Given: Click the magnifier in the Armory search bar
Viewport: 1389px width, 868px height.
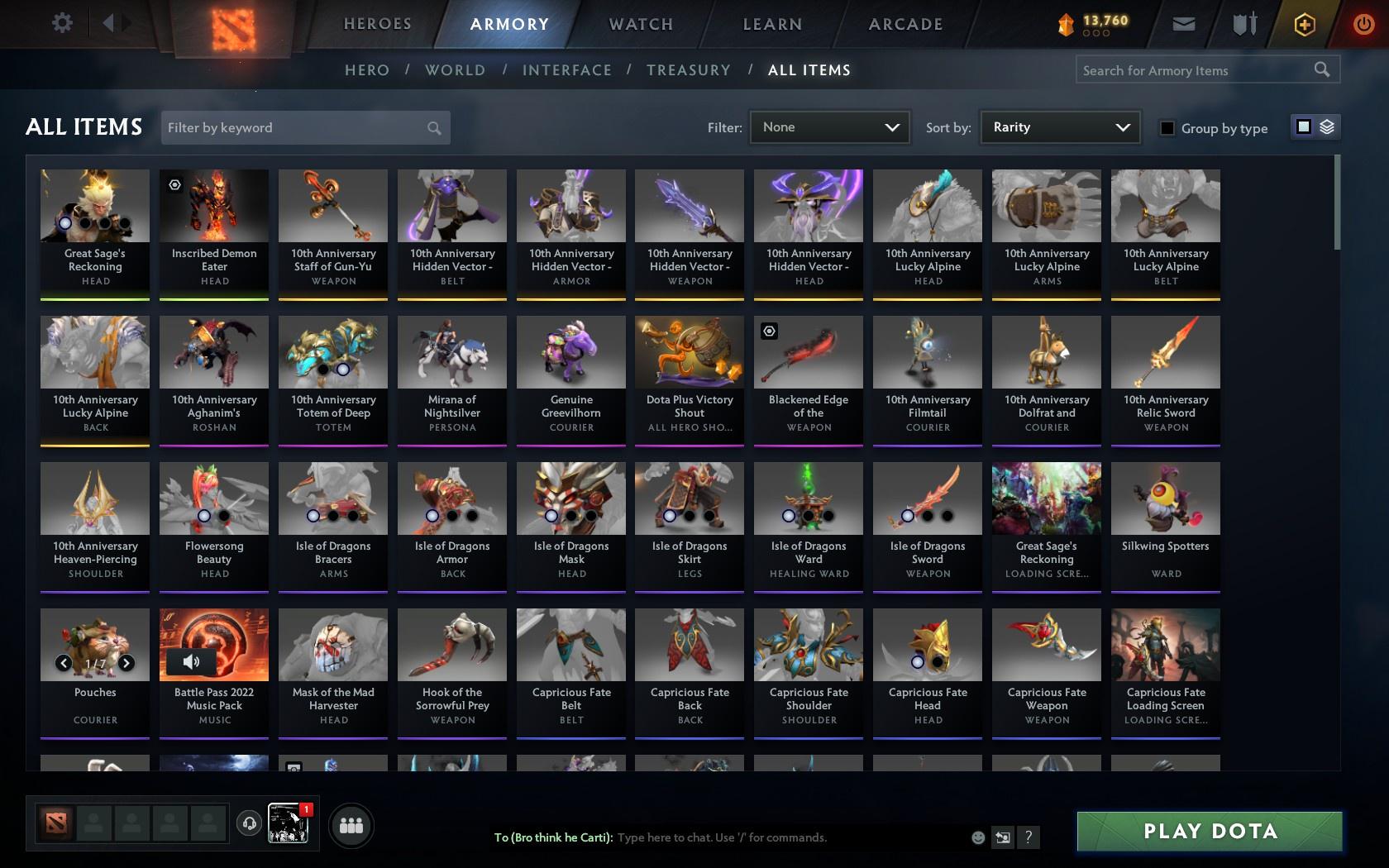Looking at the screenshot, I should point(1323,69).
